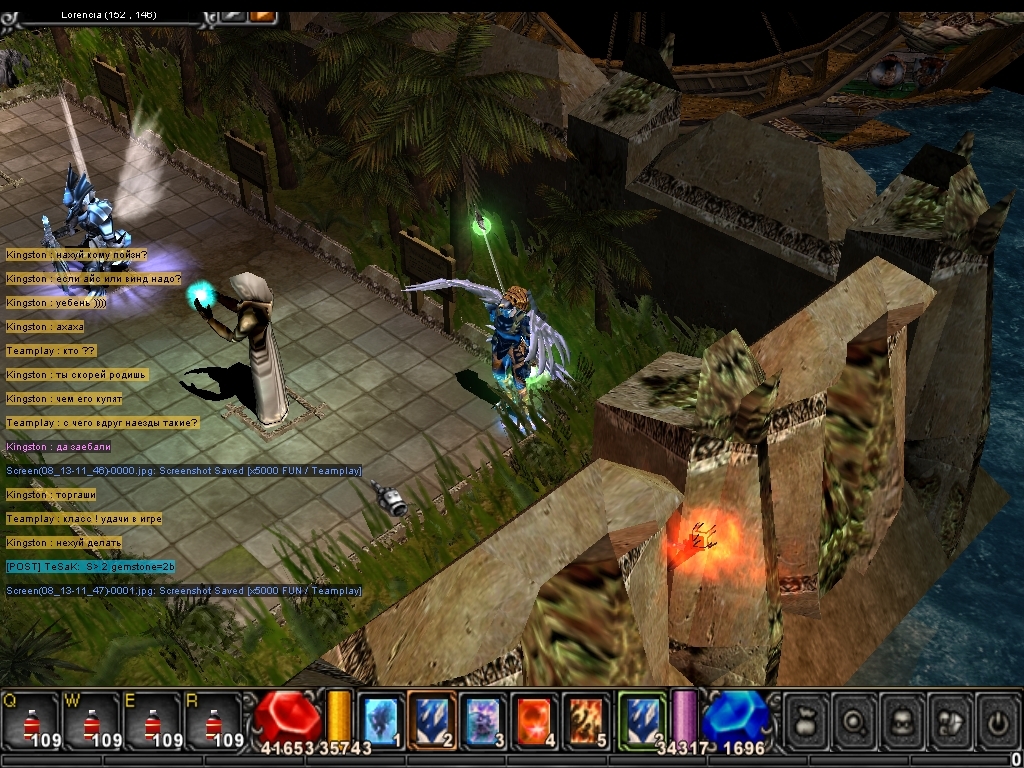This screenshot has width=1024, height=768.
Task: Click the grey button beside Lorencia coordinates
Action: pyautogui.click(x=233, y=14)
